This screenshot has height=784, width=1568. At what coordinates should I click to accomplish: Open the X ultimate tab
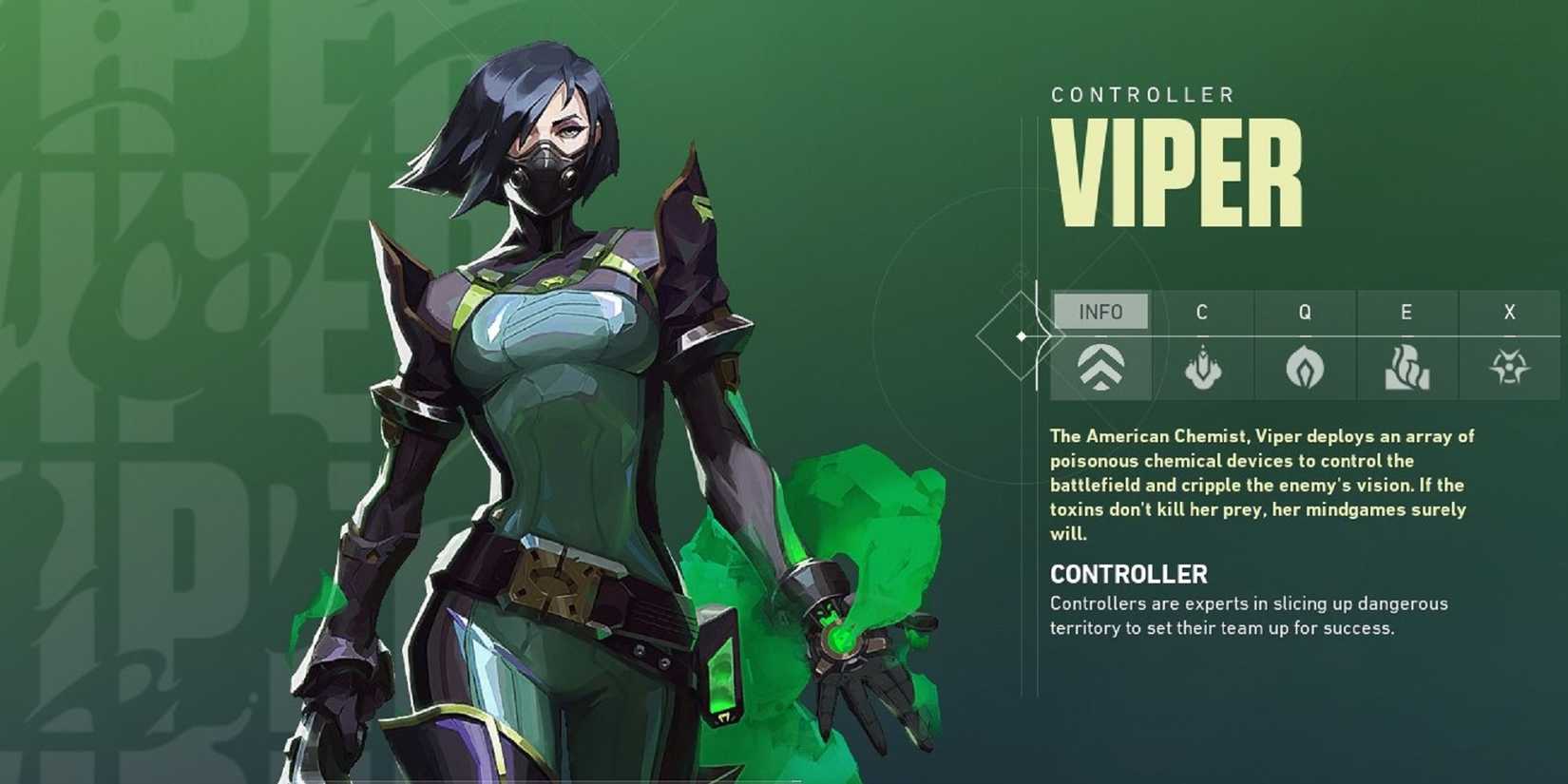1508,311
